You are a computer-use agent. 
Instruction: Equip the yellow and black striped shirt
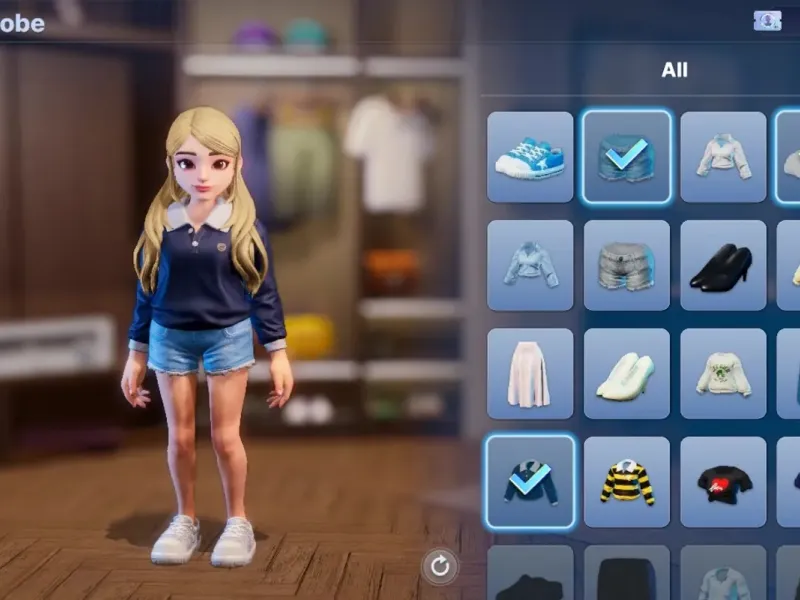pyautogui.click(x=627, y=481)
